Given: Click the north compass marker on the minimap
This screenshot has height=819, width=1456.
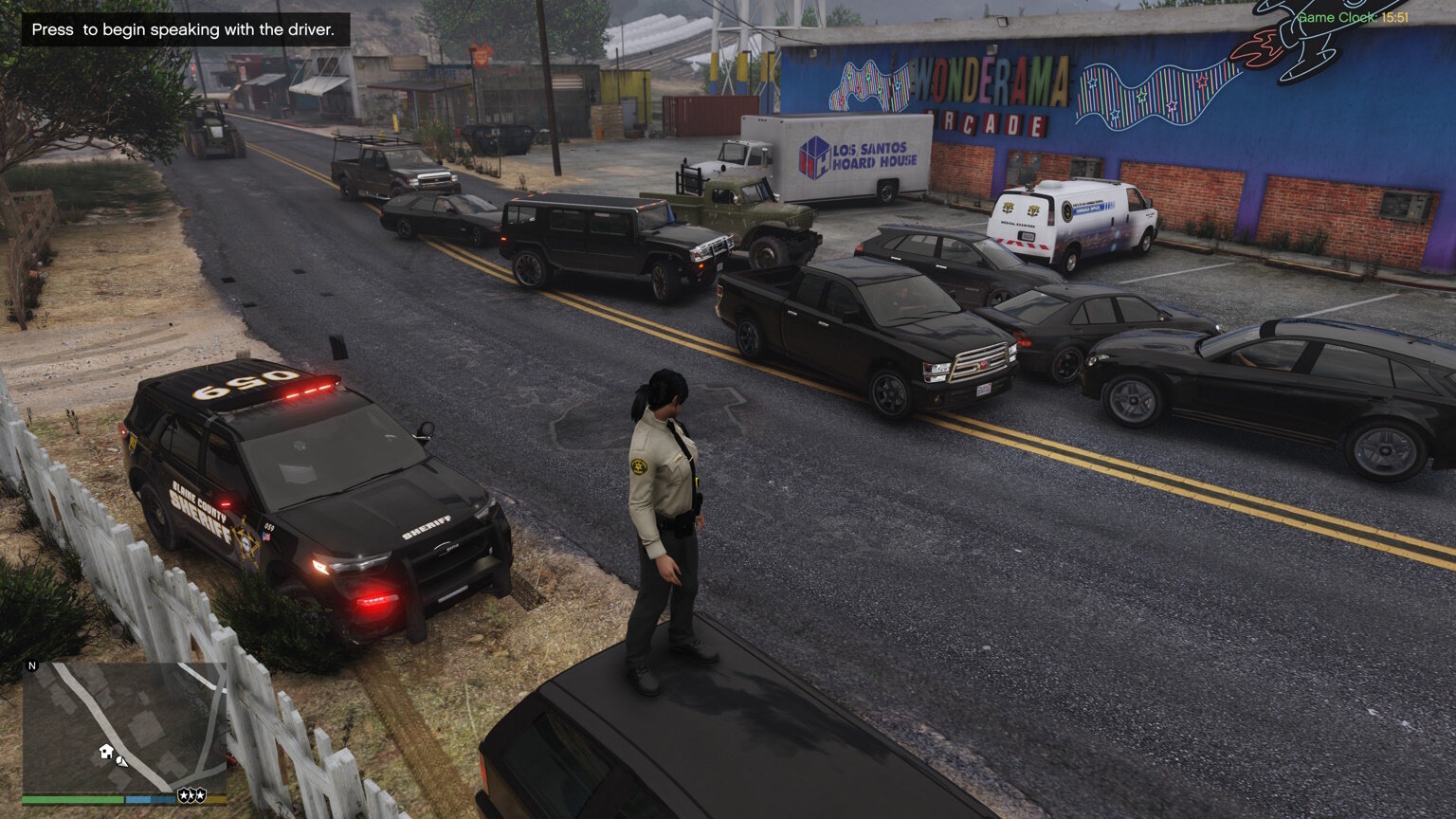Looking at the screenshot, I should tap(32, 666).
